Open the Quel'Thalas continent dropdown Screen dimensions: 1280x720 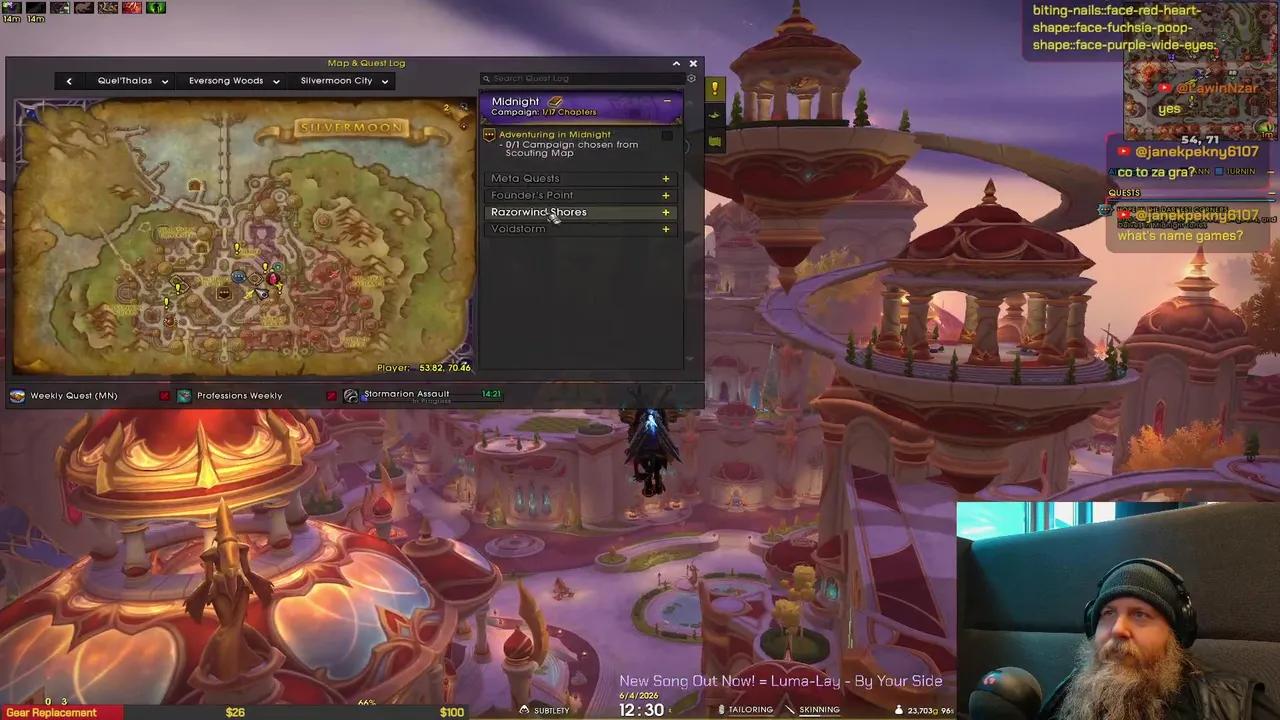(131, 80)
